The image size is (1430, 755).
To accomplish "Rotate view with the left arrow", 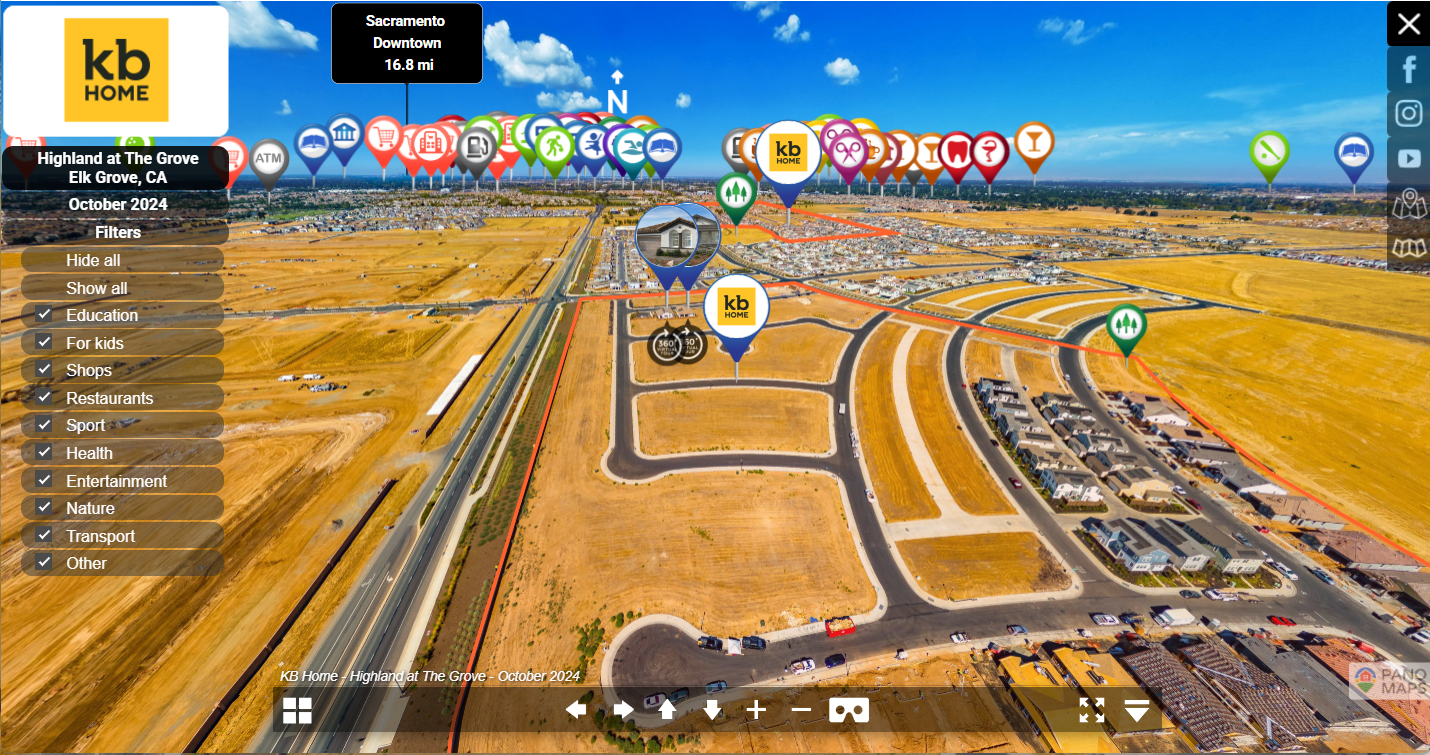I will click(576, 710).
